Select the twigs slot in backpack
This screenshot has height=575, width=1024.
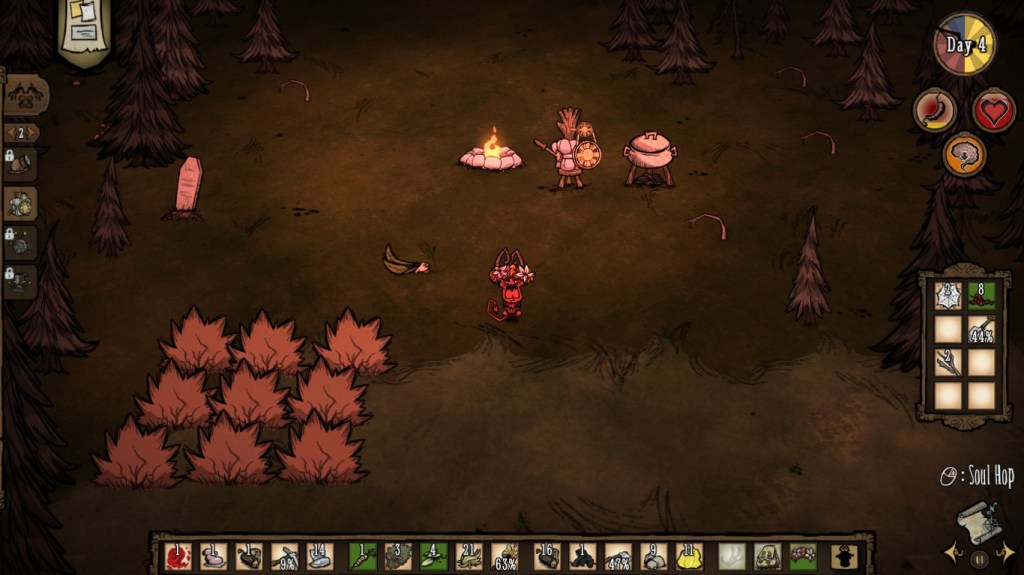point(948,362)
